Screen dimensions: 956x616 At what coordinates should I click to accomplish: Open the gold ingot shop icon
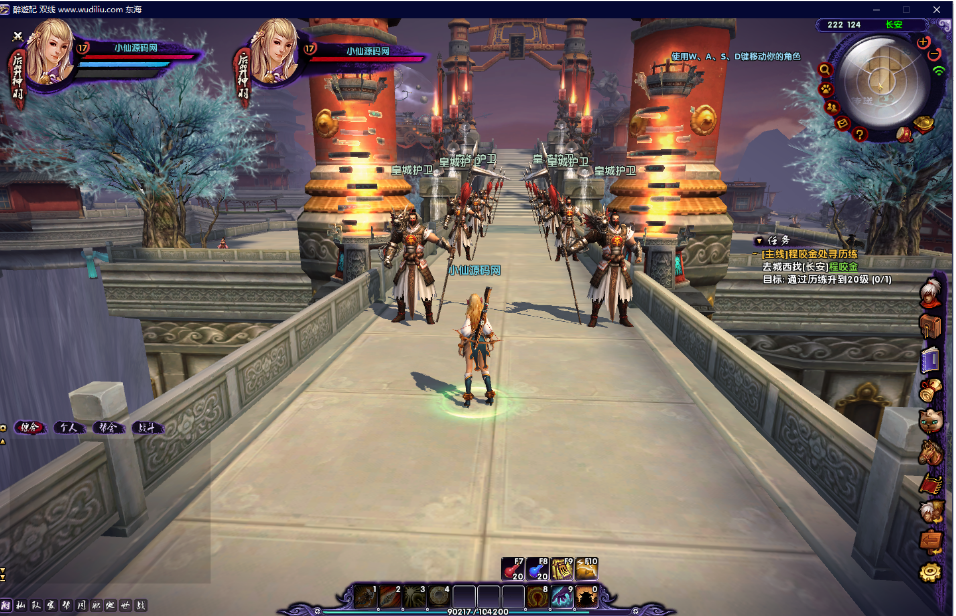click(x=924, y=122)
